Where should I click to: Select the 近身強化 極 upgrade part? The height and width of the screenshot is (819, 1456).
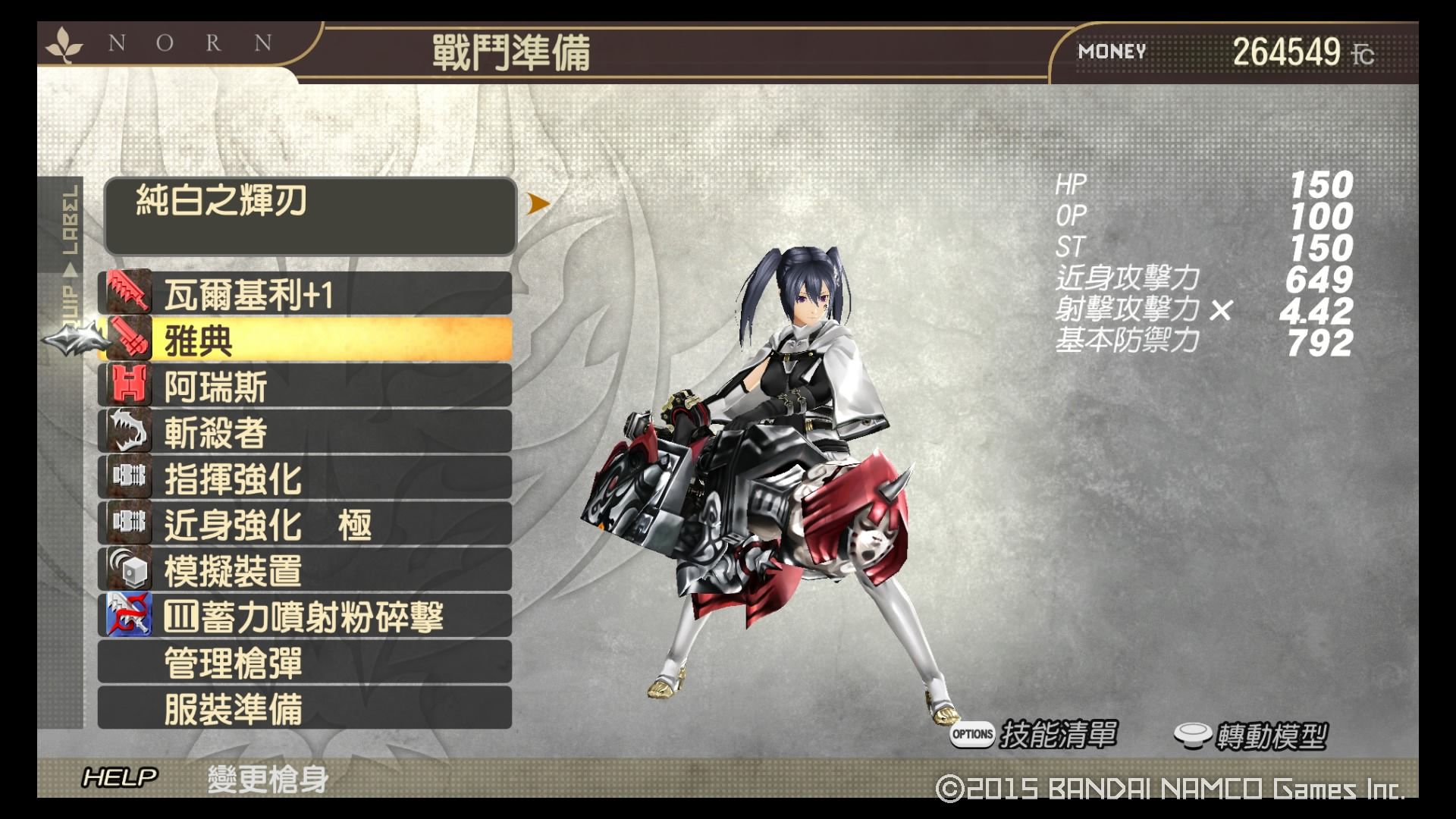[305, 524]
